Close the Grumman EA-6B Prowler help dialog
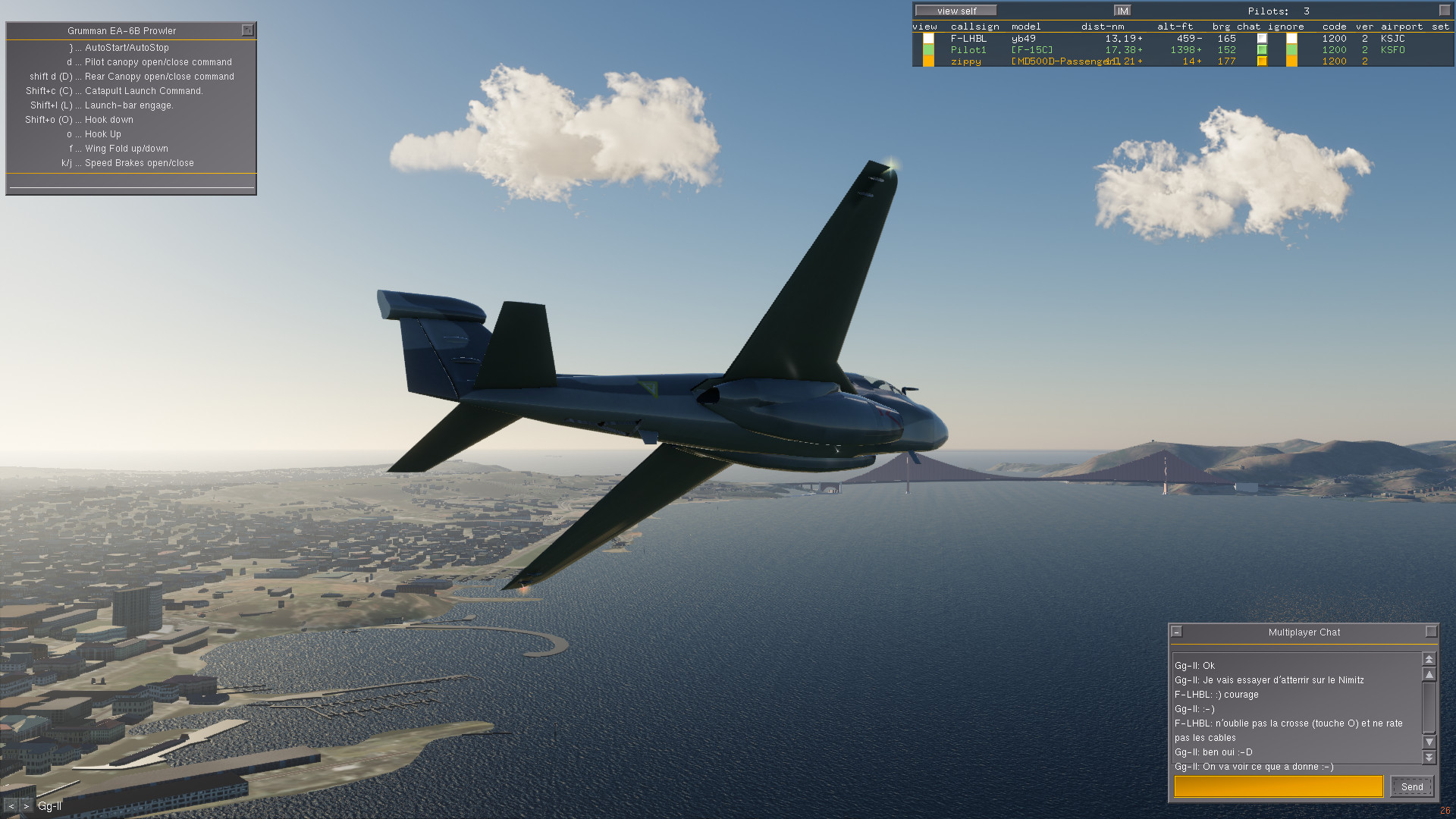The image size is (1456, 819). coord(247,30)
